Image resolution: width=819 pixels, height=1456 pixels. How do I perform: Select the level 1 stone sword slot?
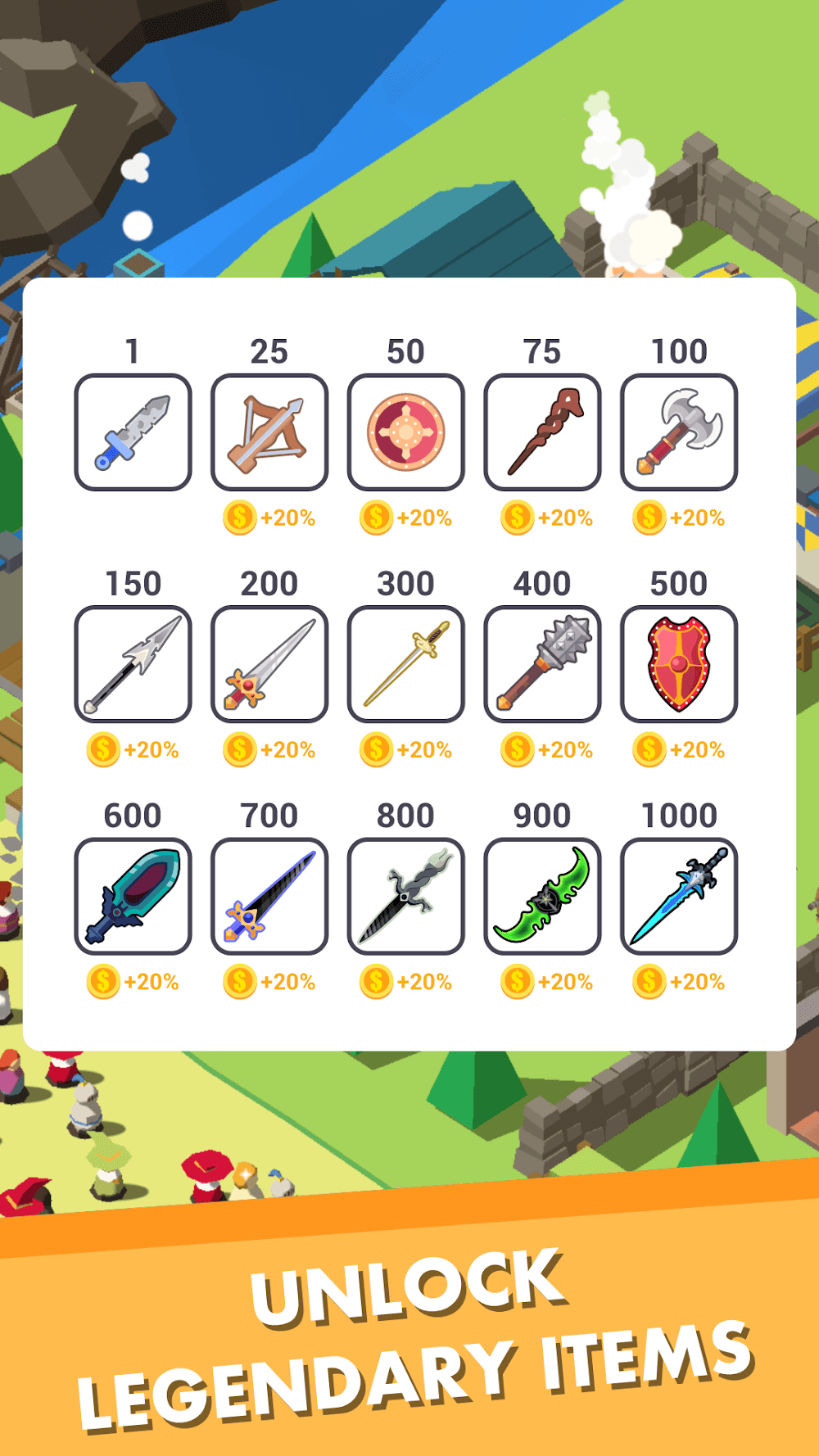click(133, 432)
